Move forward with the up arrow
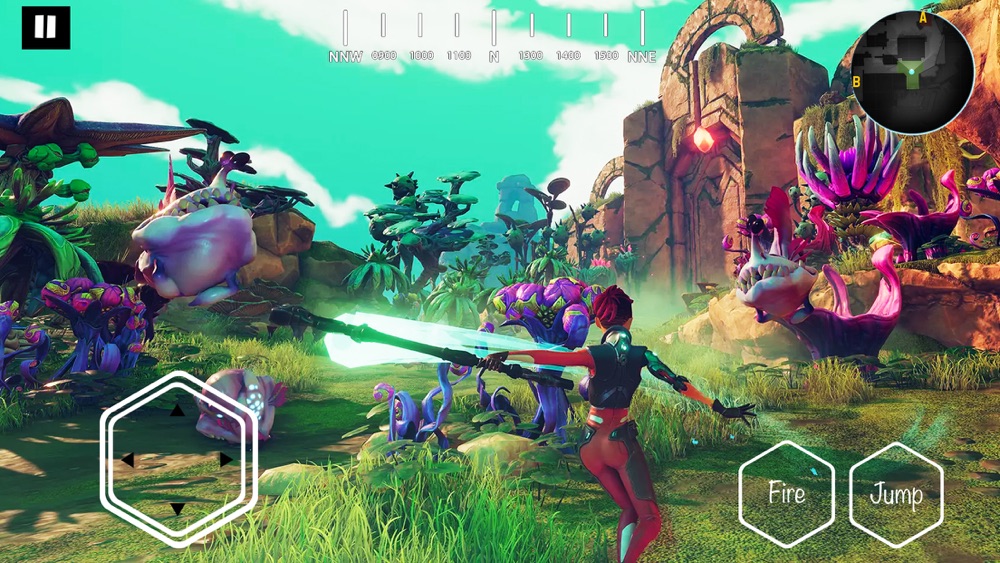This screenshot has height=563, width=1000. coord(178,410)
